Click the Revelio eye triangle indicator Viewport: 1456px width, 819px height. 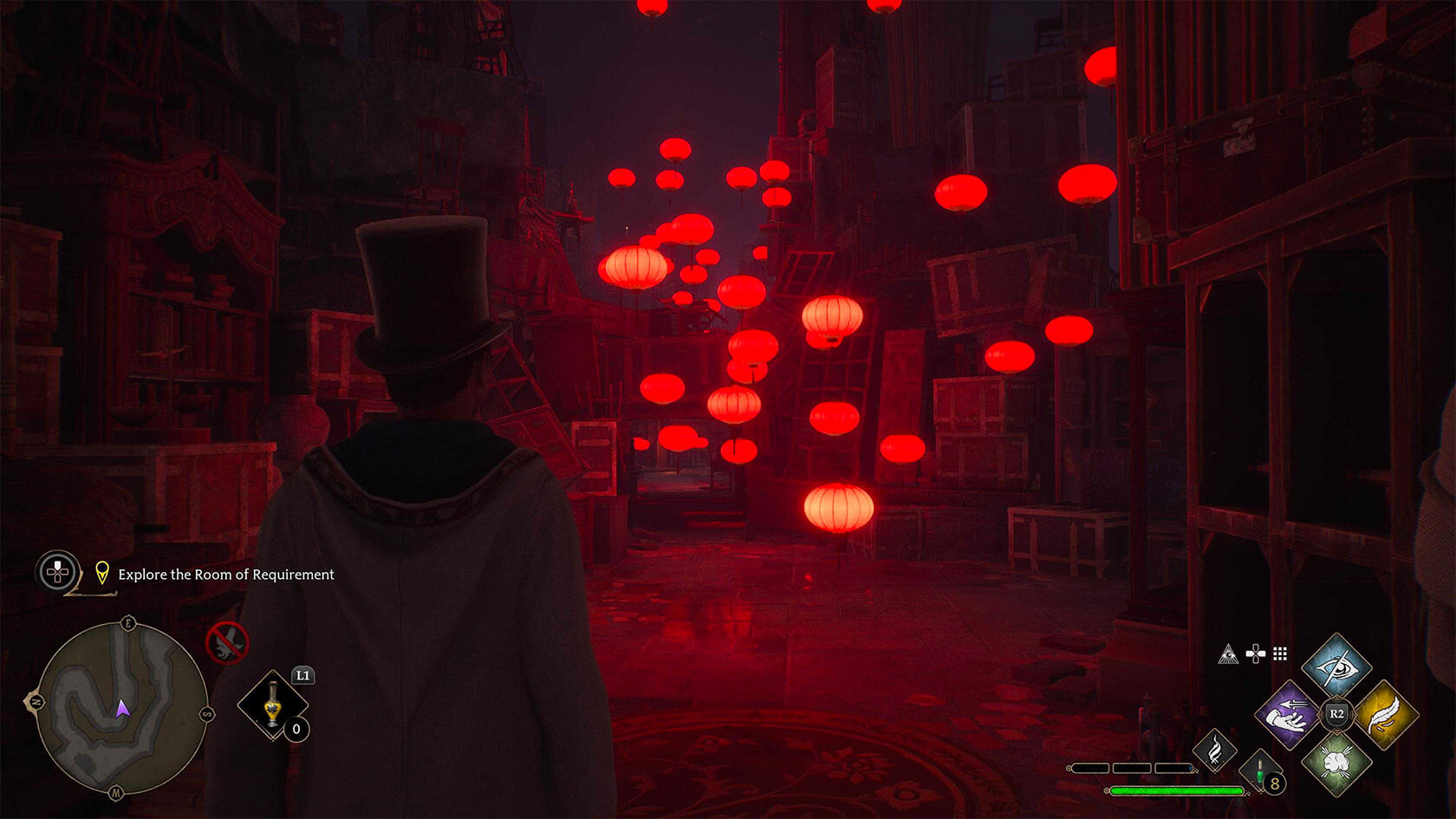[1228, 655]
